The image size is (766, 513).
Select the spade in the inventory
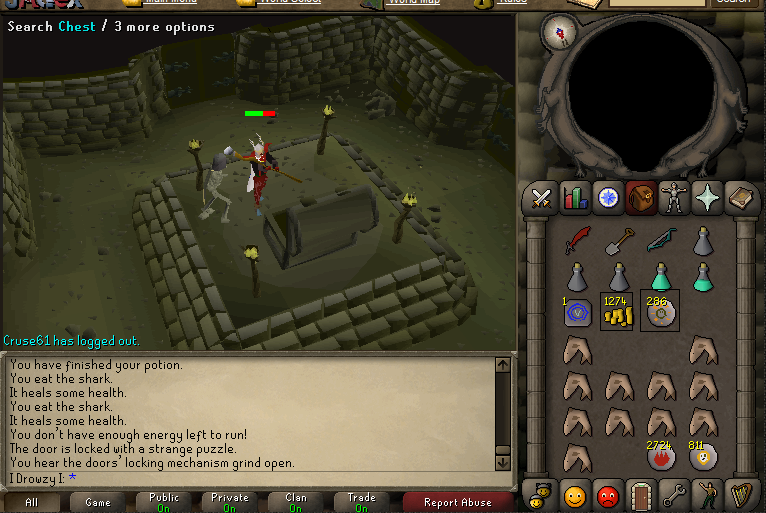618,241
